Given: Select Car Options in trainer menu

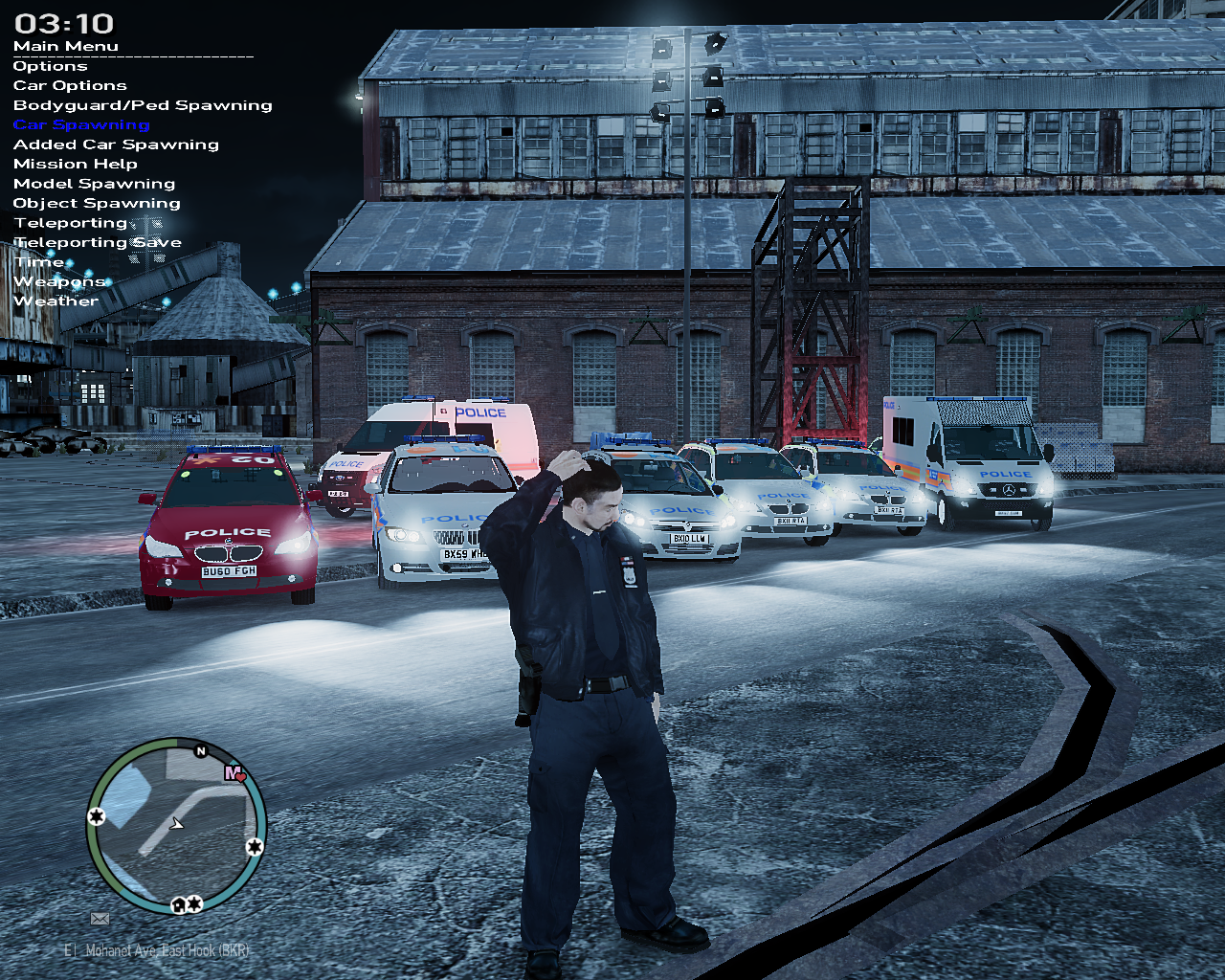Looking at the screenshot, I should pyautogui.click(x=70, y=86).
